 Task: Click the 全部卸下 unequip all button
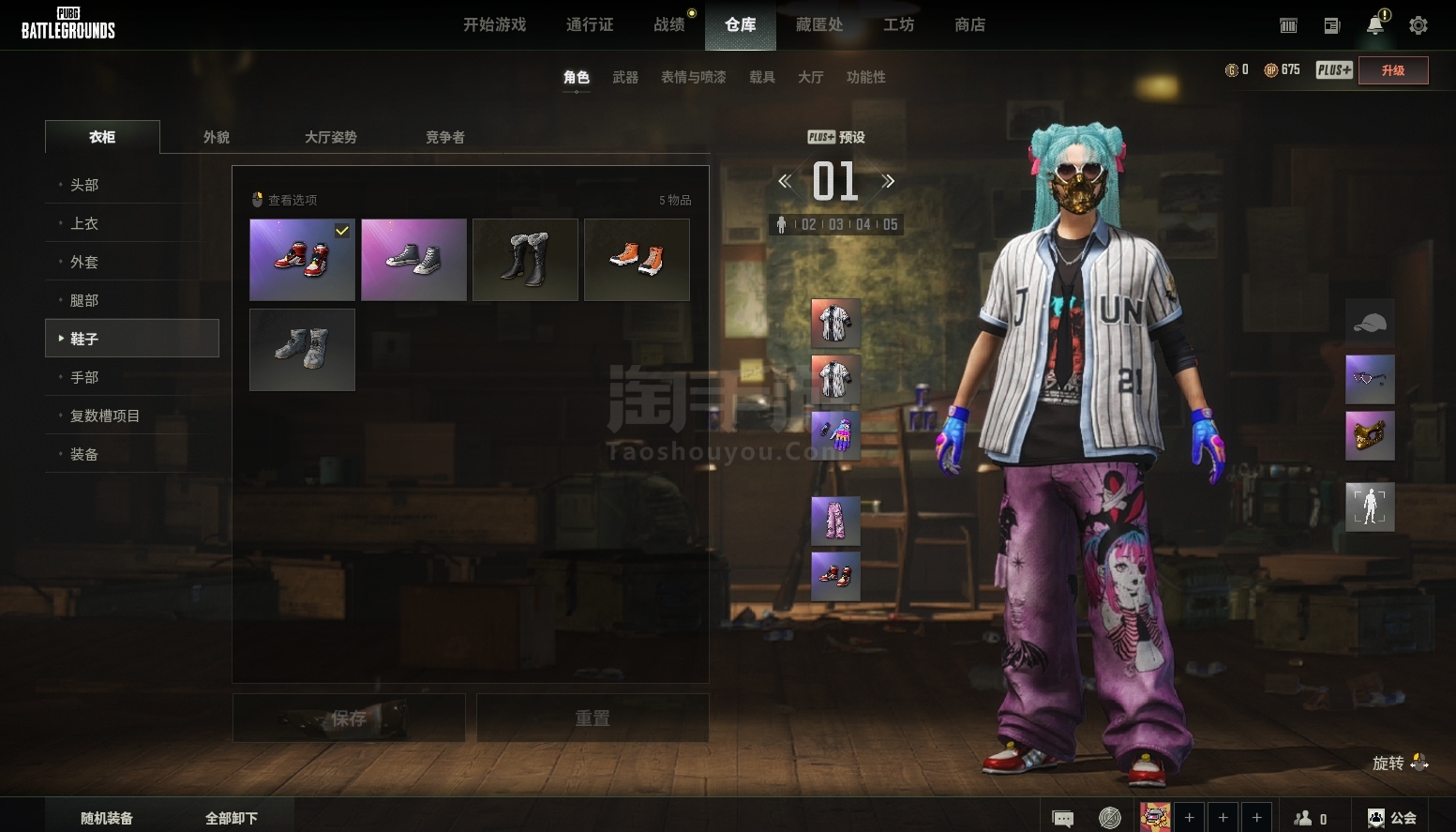coord(232,818)
